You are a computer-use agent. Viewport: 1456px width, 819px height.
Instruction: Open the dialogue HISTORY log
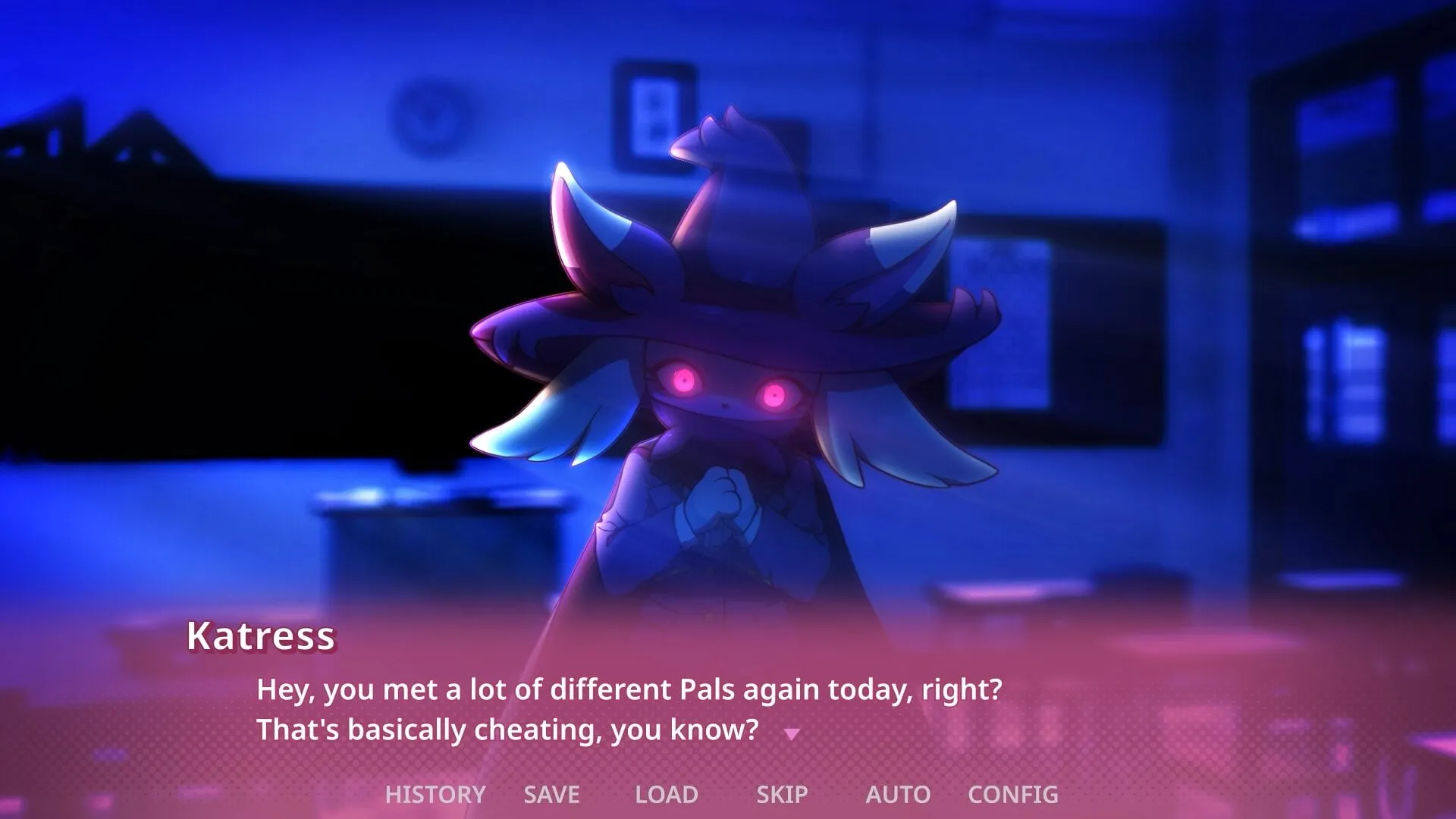(x=435, y=794)
